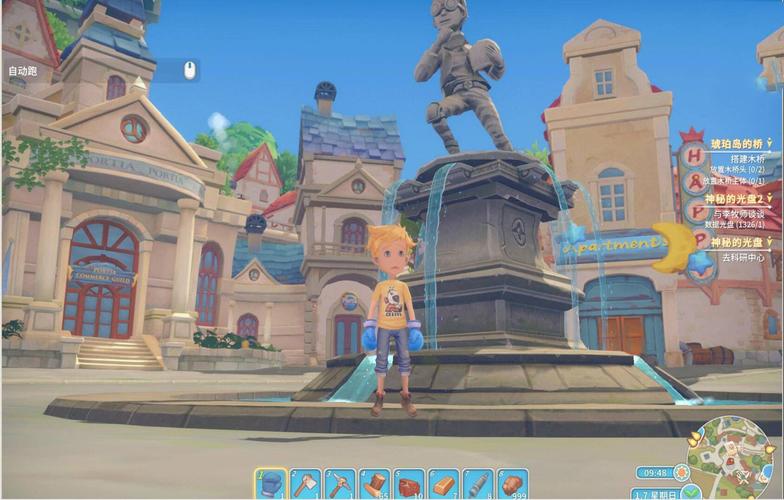Select the axe in hotbar slot two
Image resolution: width=784 pixels, height=500 pixels.
pos(305,484)
